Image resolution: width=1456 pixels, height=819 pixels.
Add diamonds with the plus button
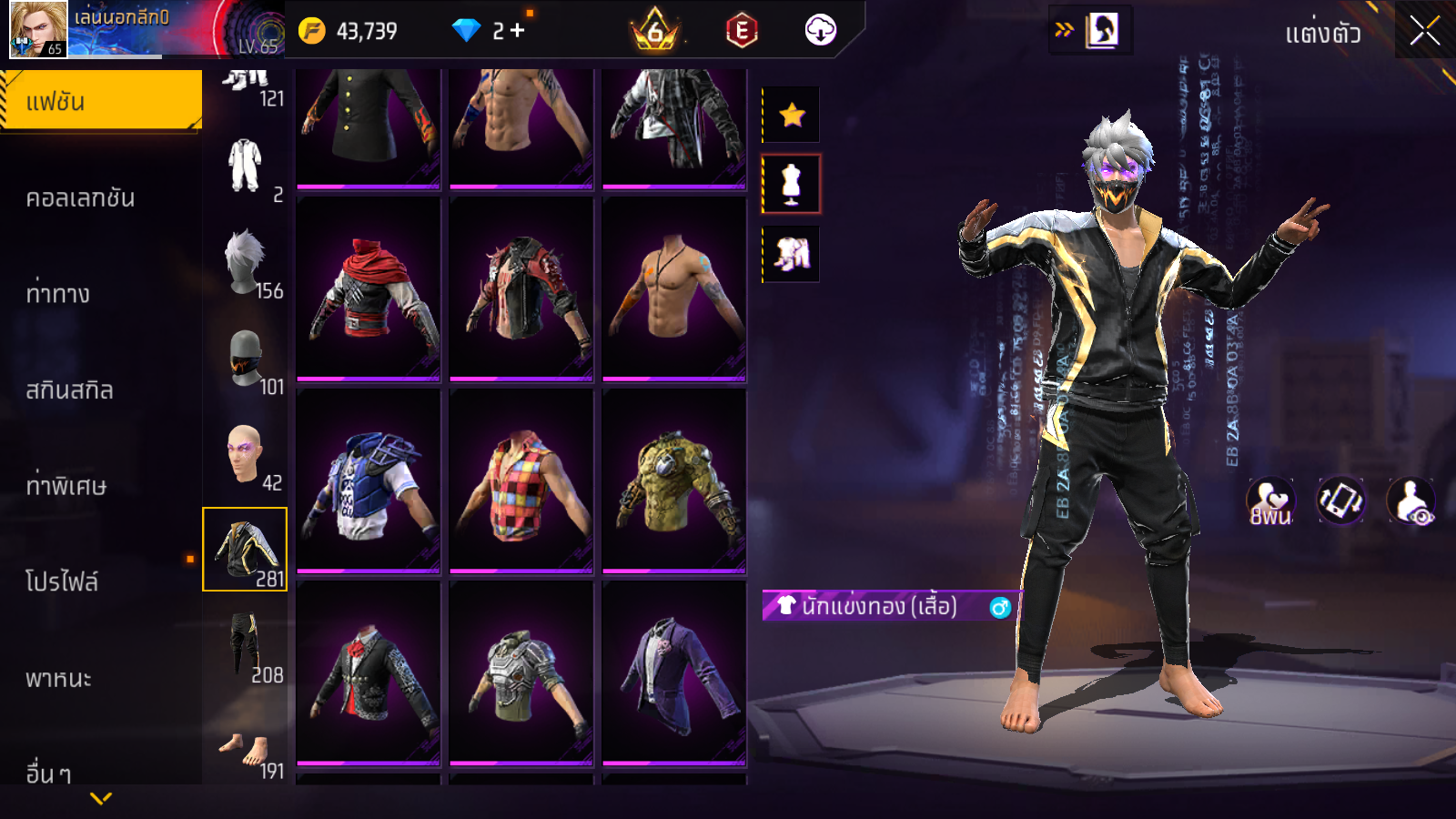518,31
